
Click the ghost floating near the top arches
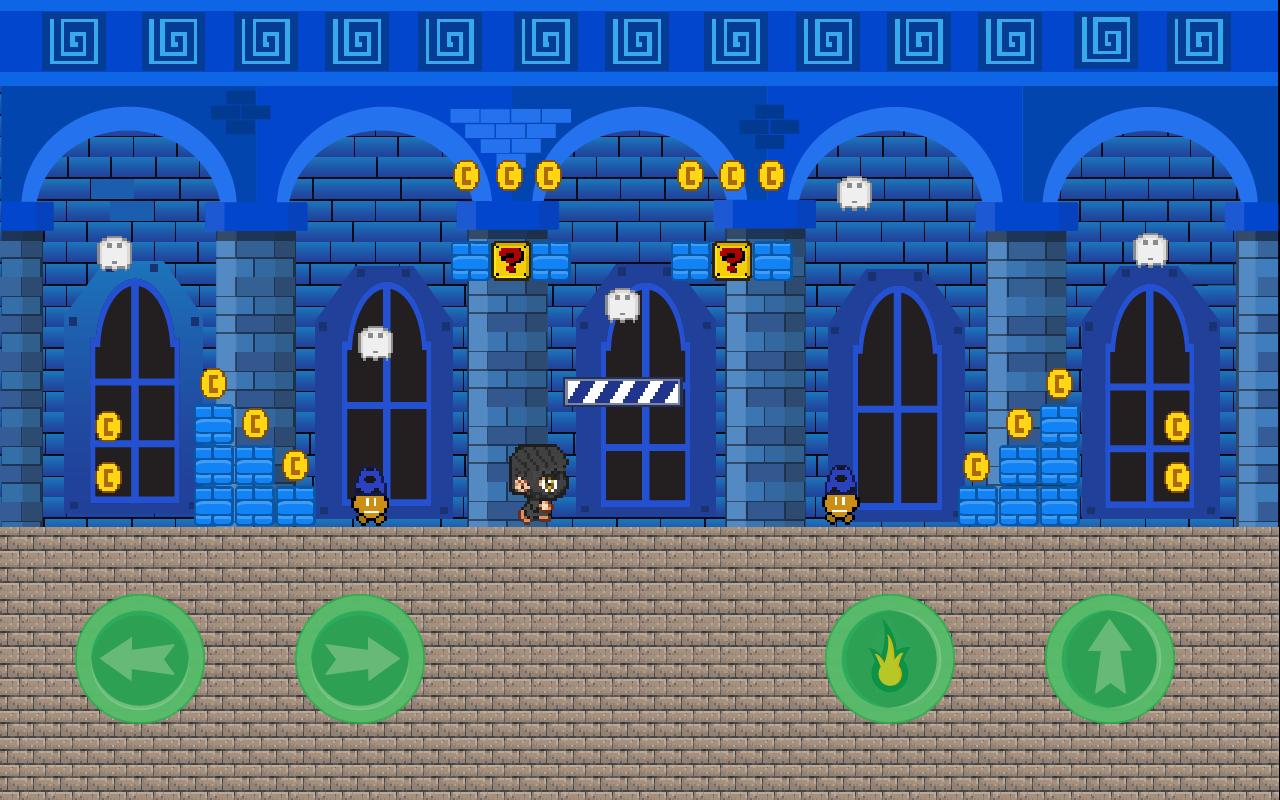pyautogui.click(x=855, y=192)
